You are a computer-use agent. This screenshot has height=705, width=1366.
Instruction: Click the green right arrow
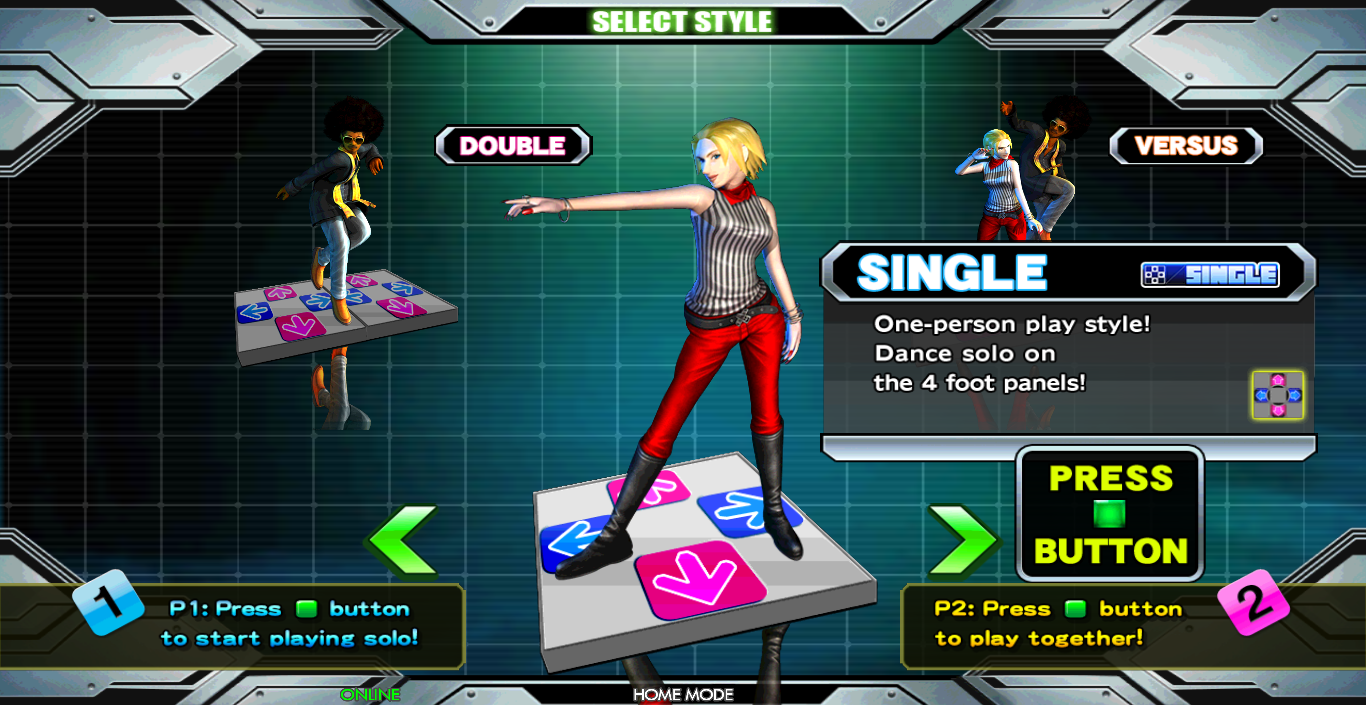coord(961,540)
